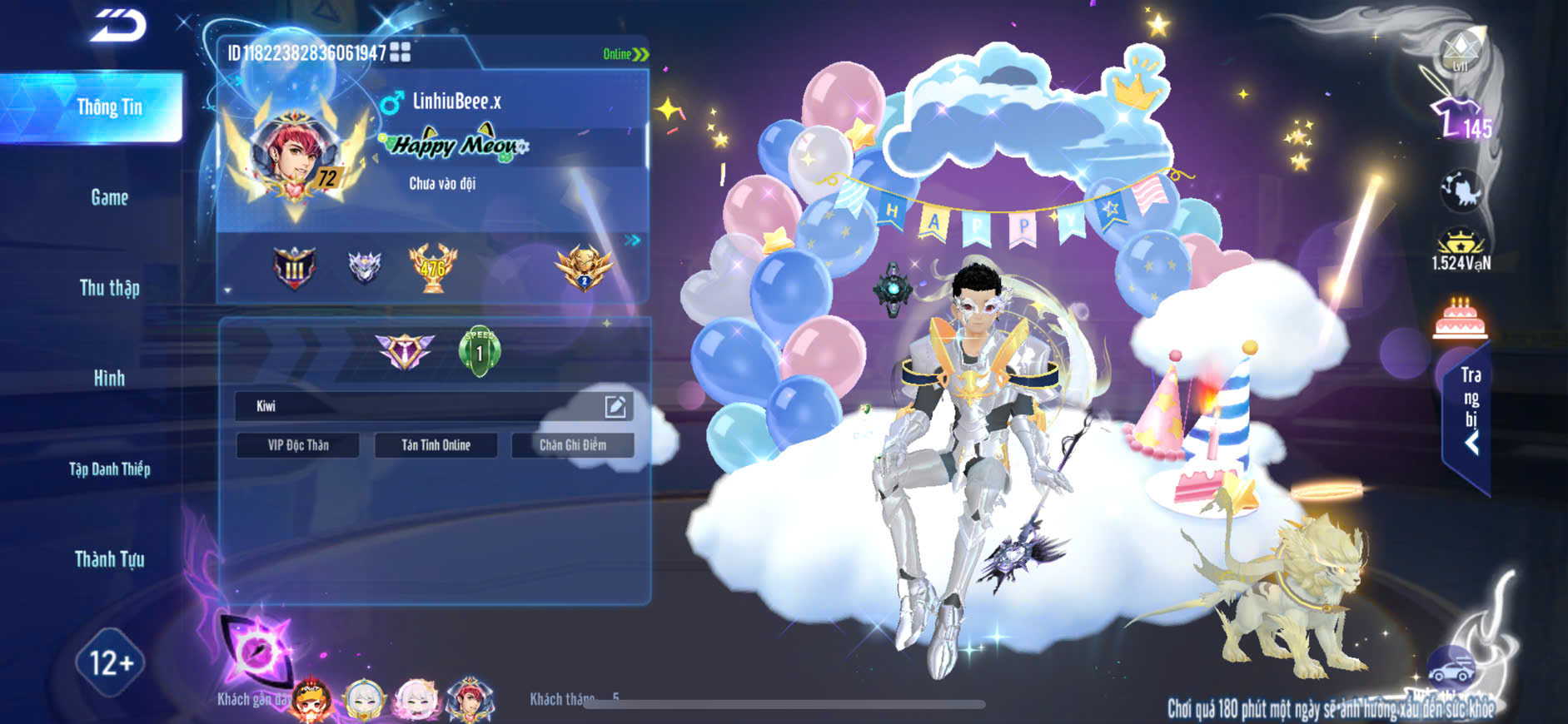This screenshot has width=1568, height=724.
Task: Select the Thu thập tab
Action: tap(109, 288)
